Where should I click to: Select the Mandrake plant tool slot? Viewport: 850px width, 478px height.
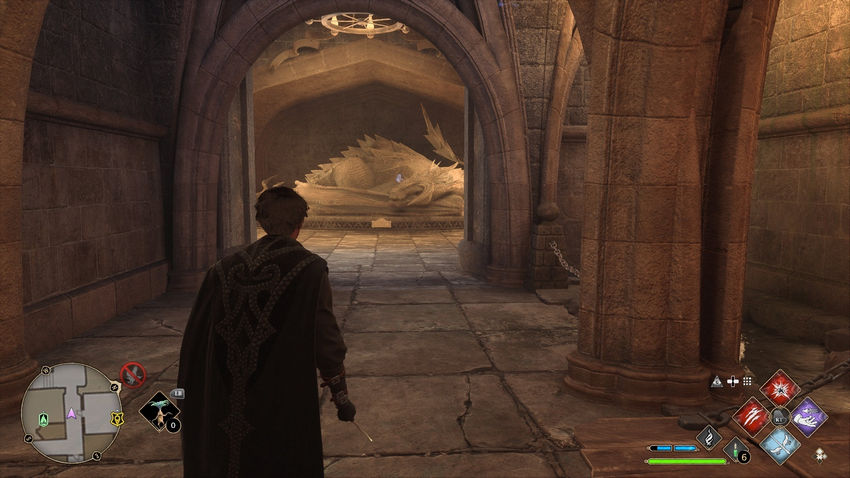click(x=159, y=408)
